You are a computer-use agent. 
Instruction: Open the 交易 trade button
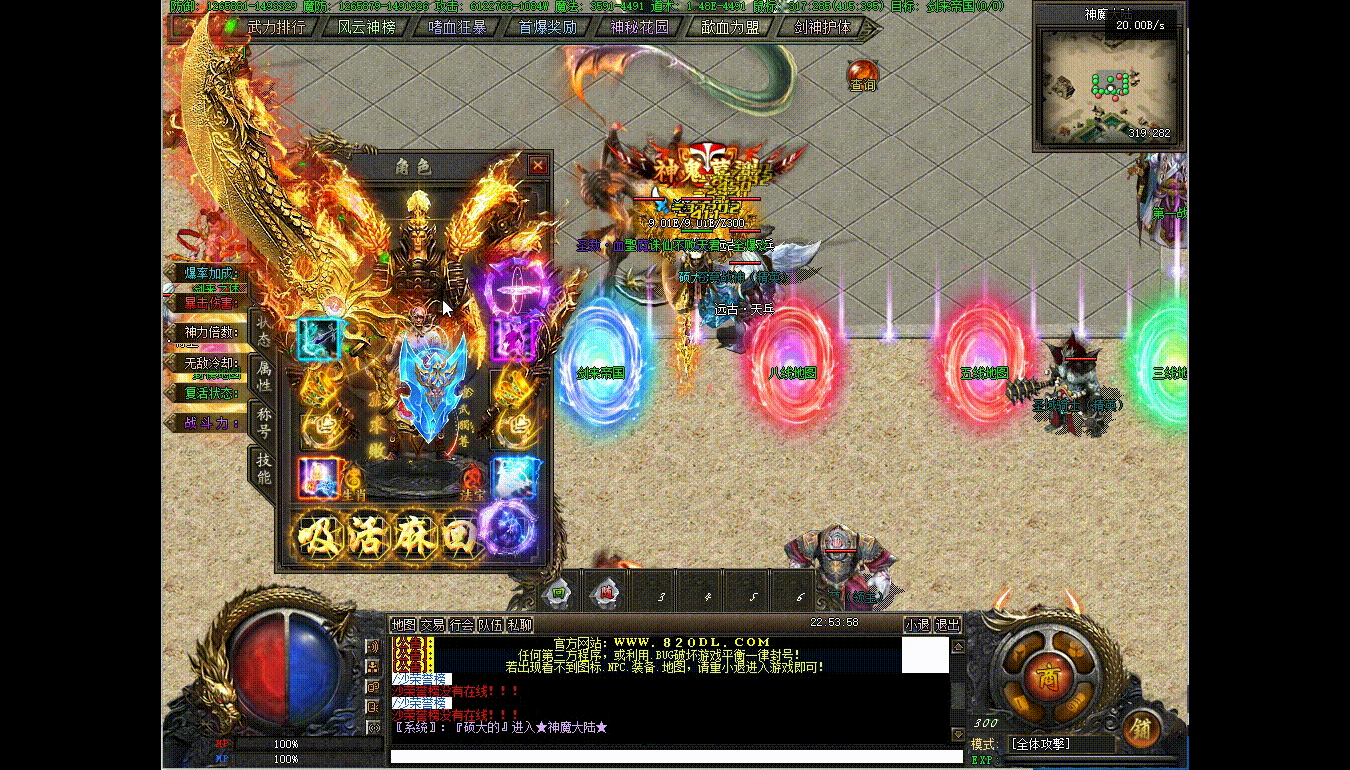point(432,625)
